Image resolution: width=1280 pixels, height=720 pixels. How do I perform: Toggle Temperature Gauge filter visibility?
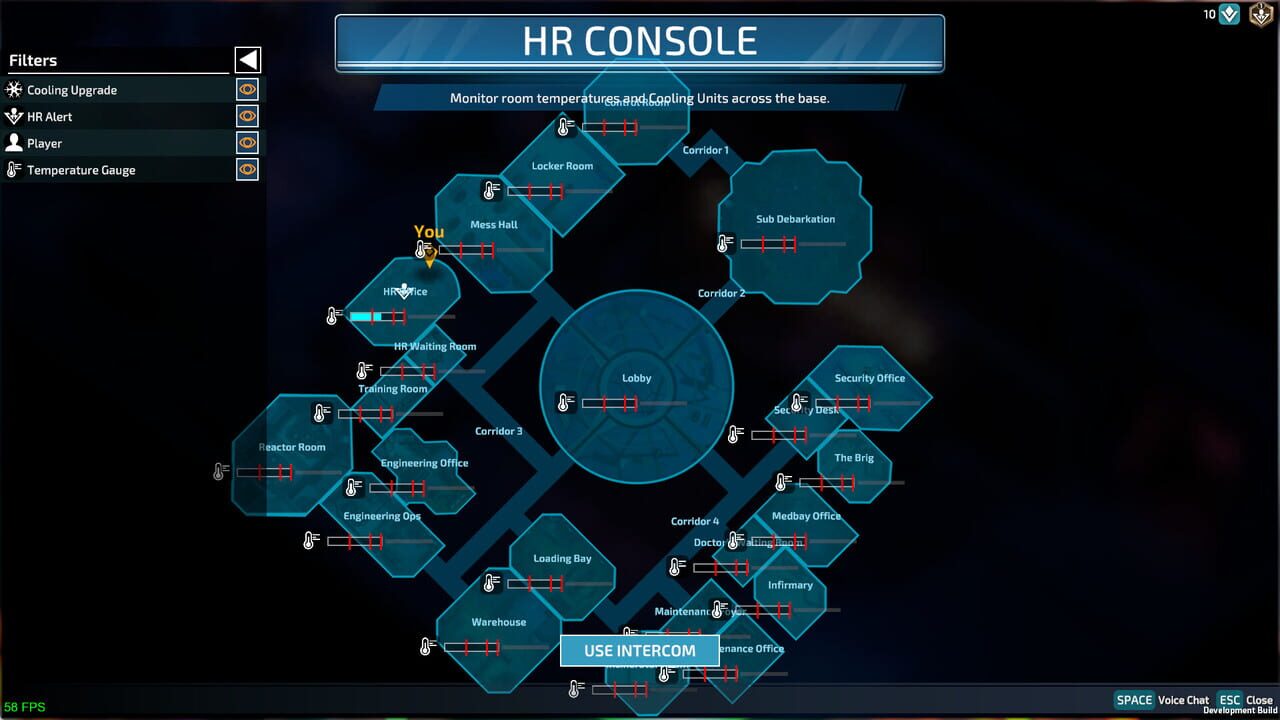point(245,170)
